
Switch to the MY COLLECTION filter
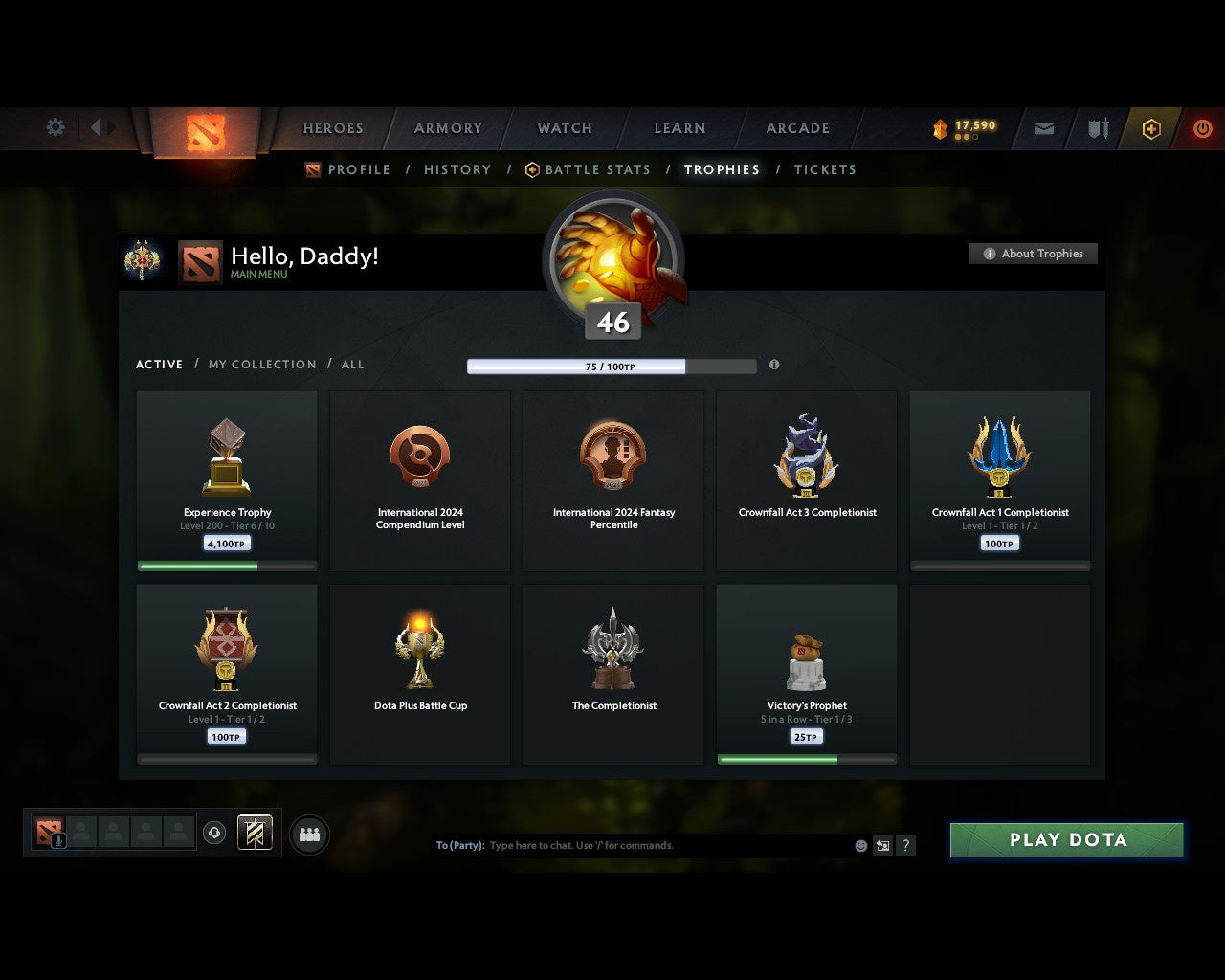coord(261,365)
